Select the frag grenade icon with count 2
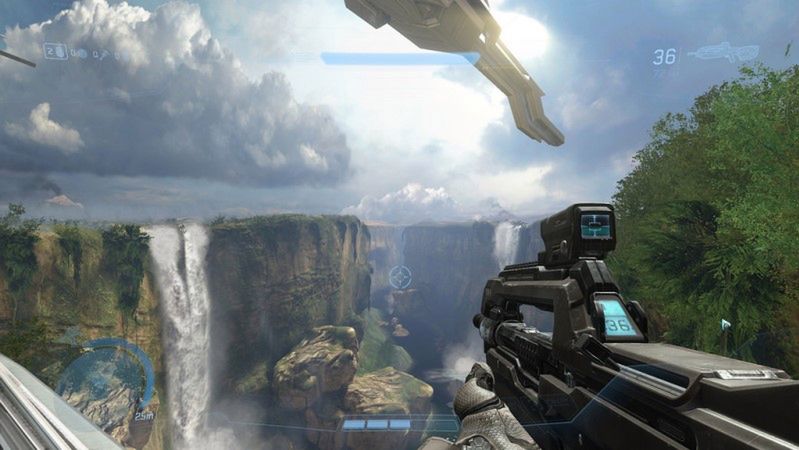Screen dimensions: 799x450 [x=56, y=50]
